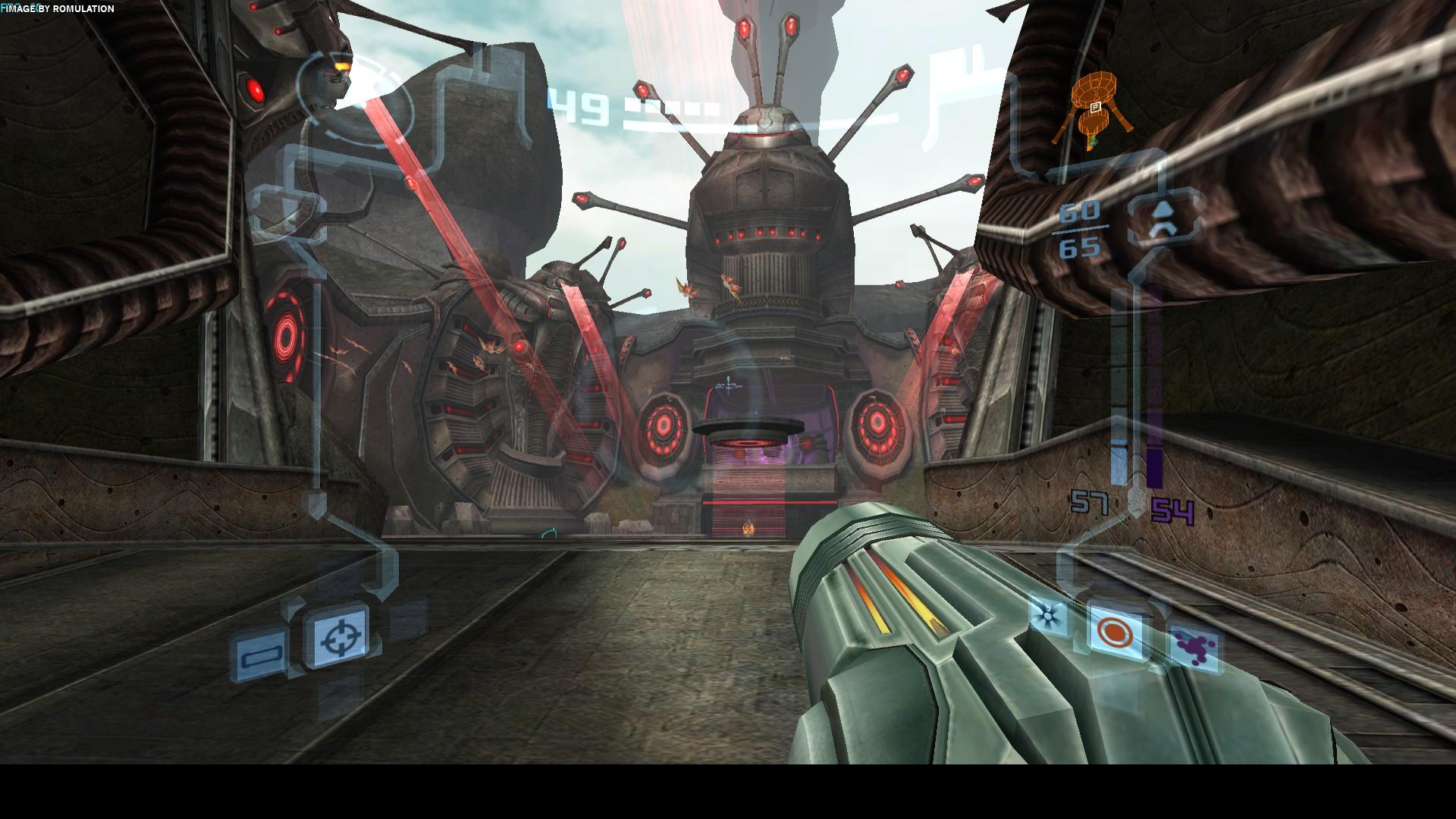Switch to the scan visor rectangle icon
Image resolution: width=1456 pixels, height=819 pixels.
coord(262,654)
